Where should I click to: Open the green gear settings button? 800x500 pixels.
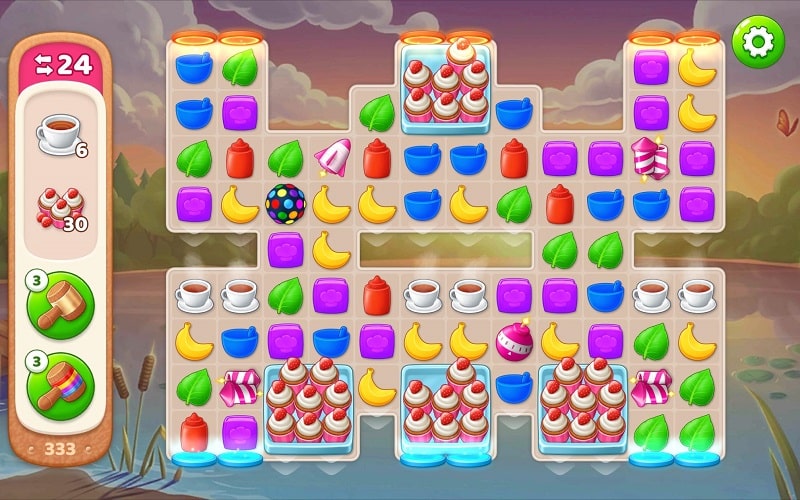click(758, 41)
